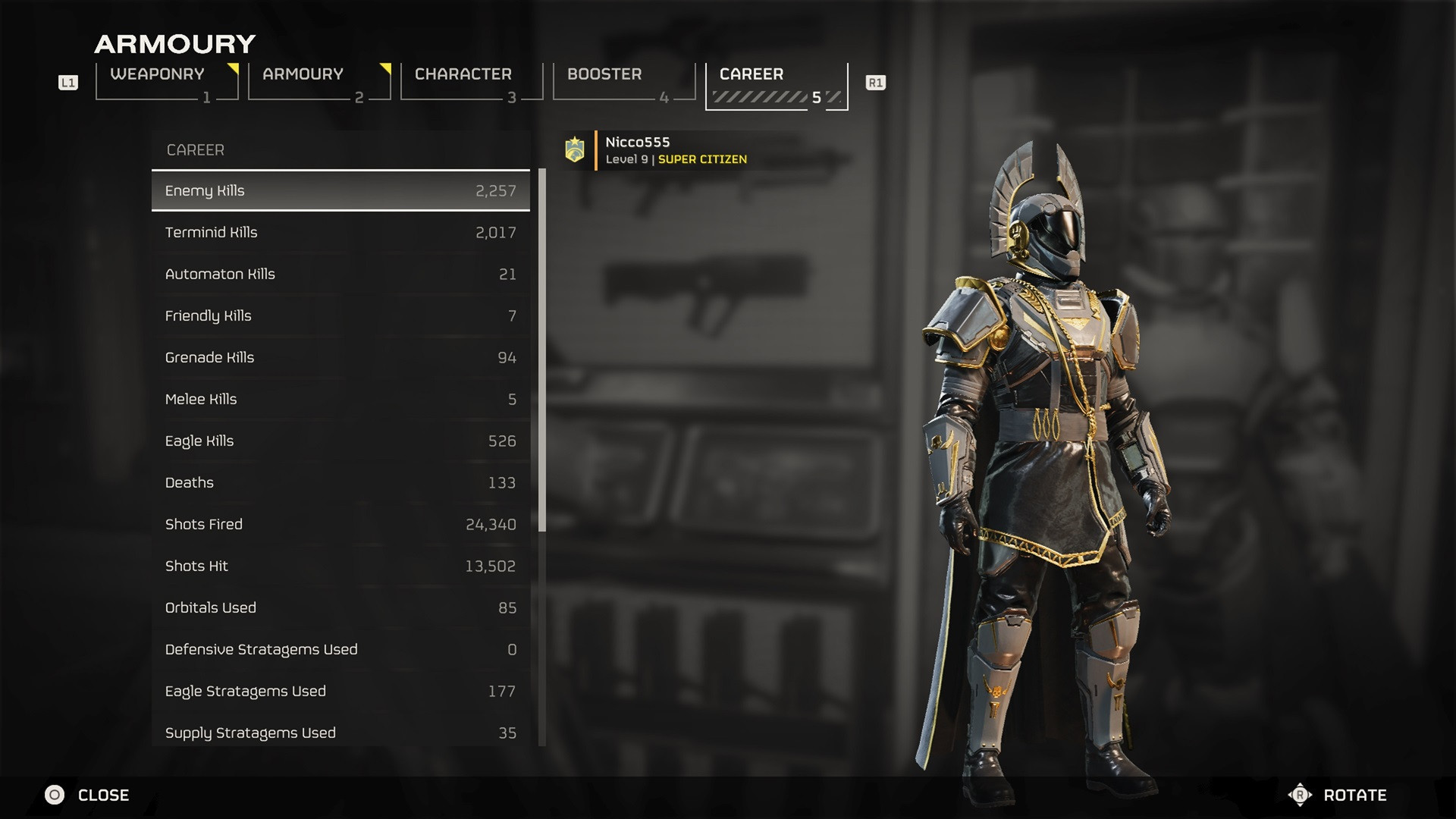Highlight Defensive Stratagems Used row
The height and width of the screenshot is (819, 1456).
[340, 650]
